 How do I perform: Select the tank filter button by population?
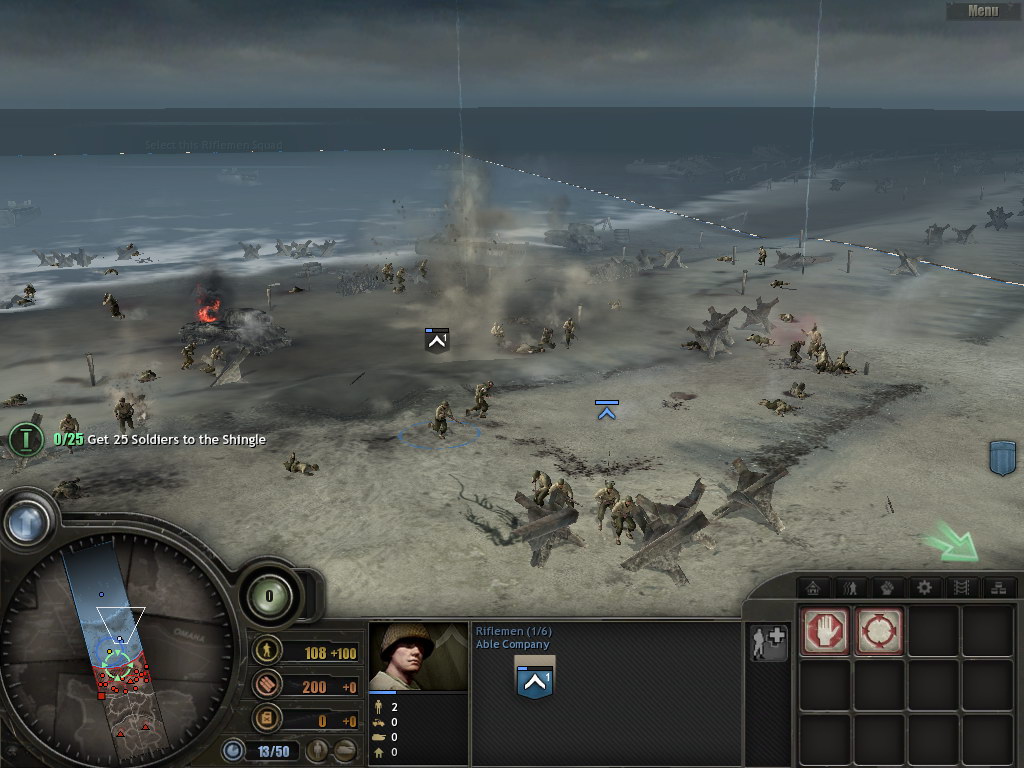[x=345, y=750]
